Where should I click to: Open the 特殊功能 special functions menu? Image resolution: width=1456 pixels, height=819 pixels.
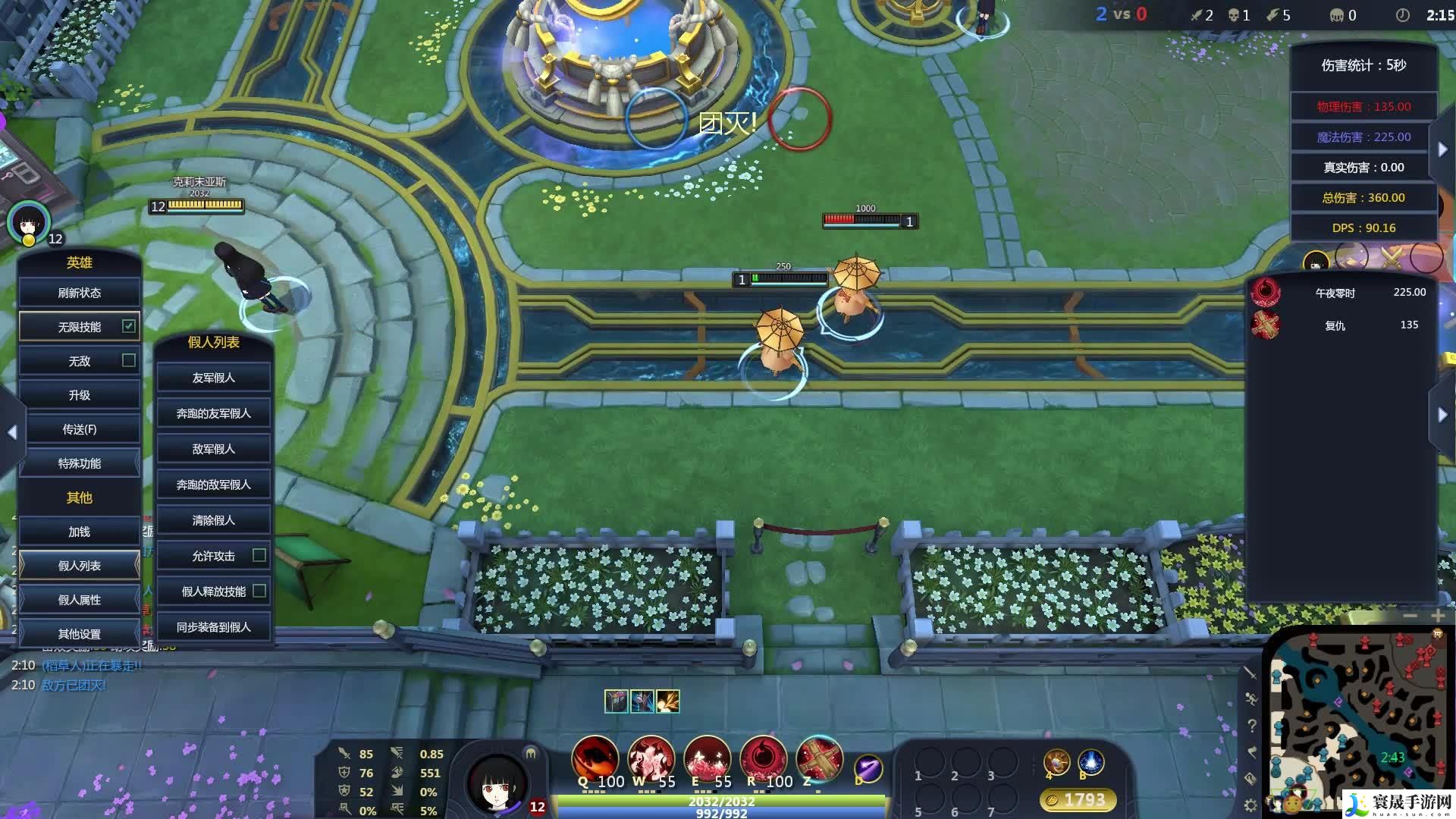80,463
